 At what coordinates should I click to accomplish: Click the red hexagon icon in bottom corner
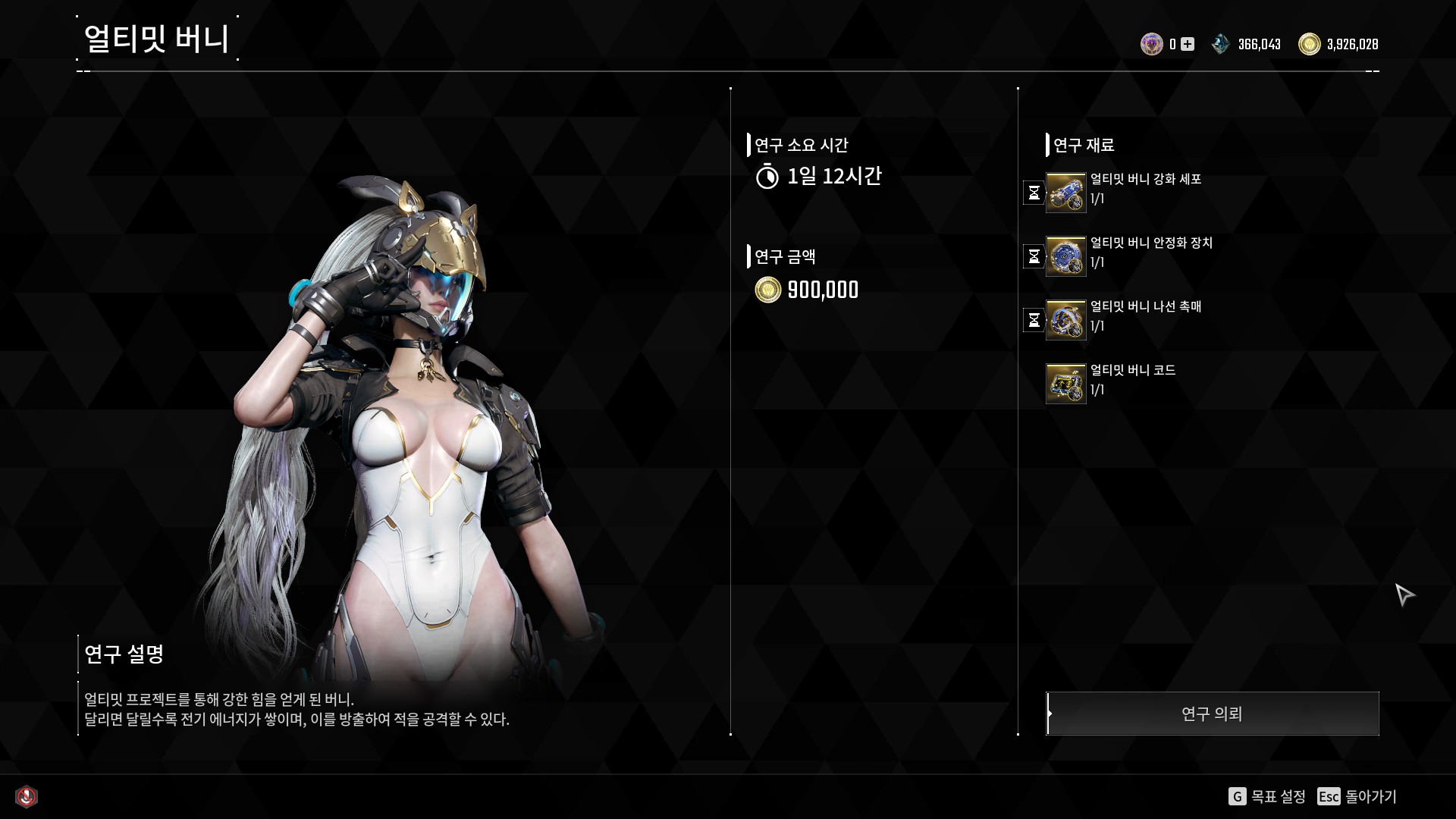27,796
